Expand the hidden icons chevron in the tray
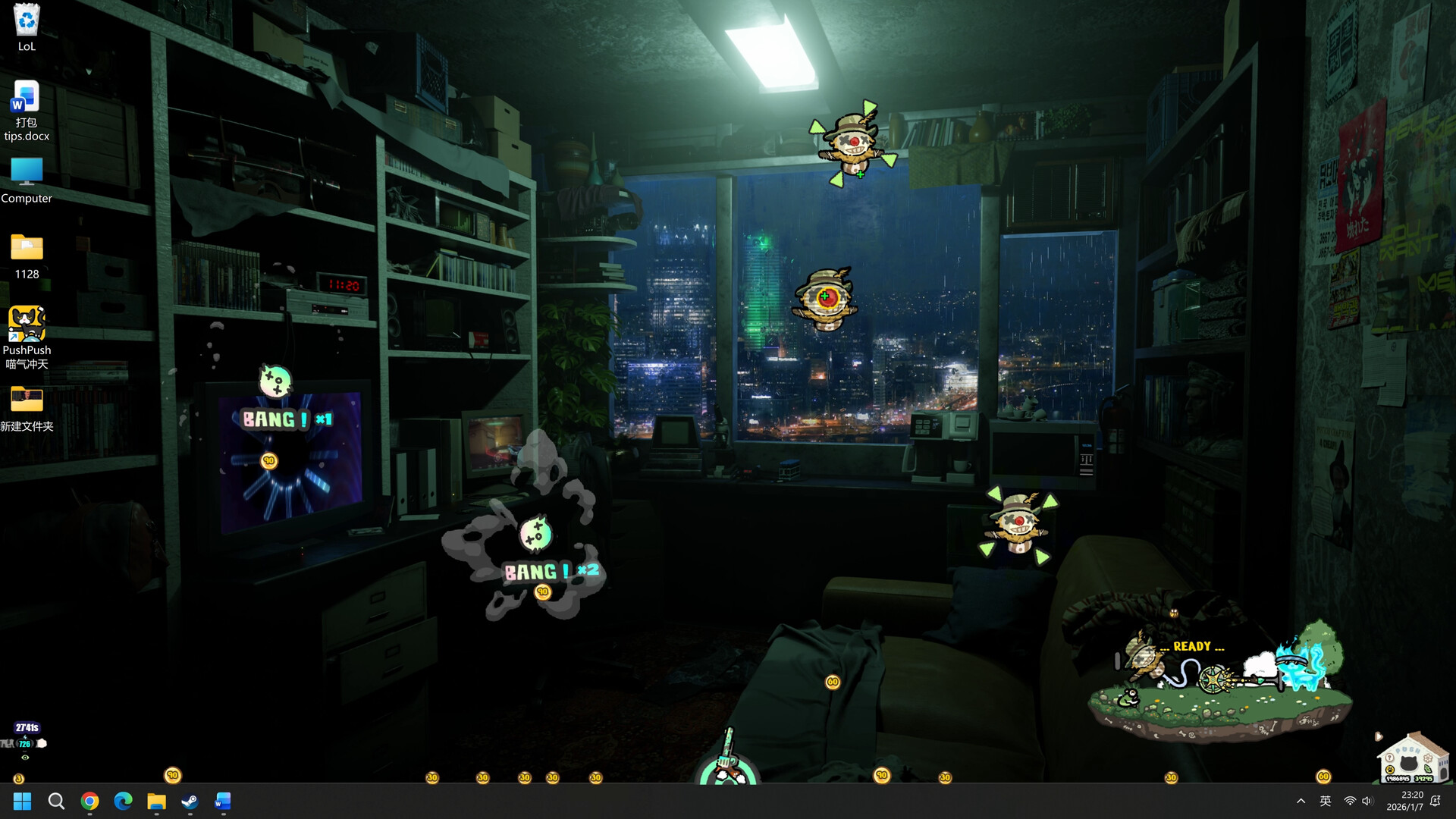 pyautogui.click(x=1300, y=801)
